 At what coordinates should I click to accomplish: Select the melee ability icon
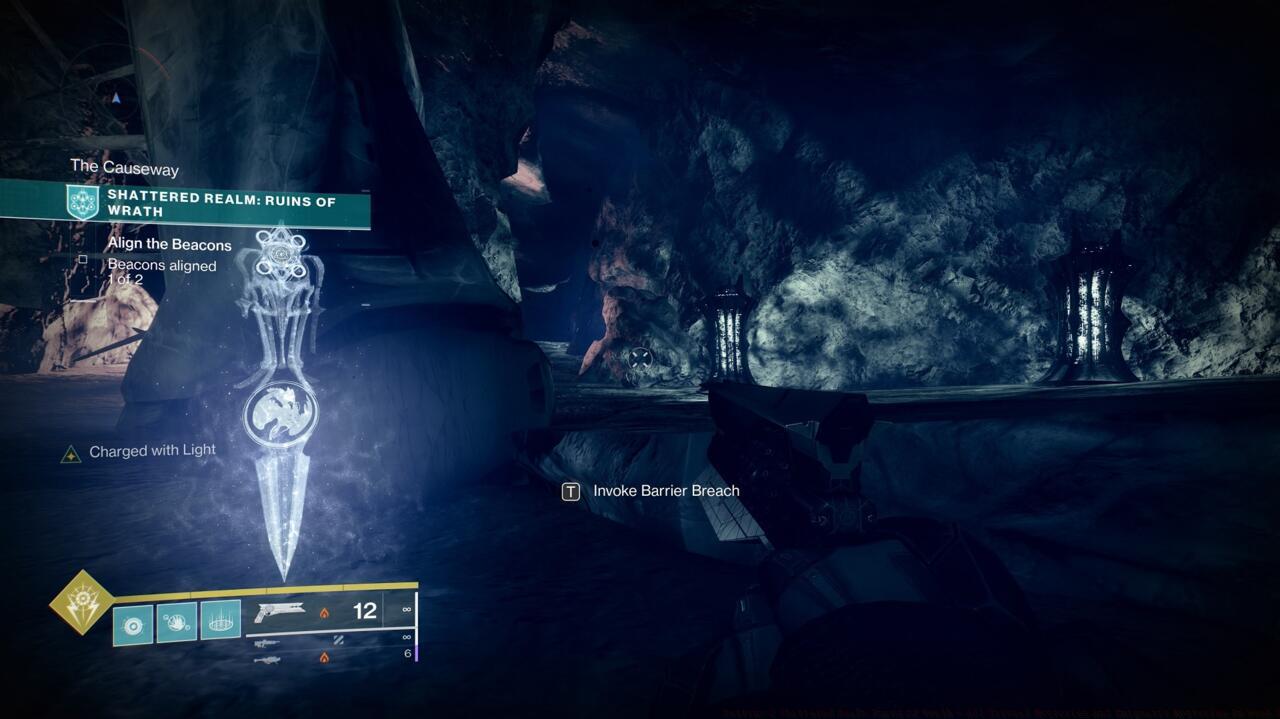click(x=177, y=622)
